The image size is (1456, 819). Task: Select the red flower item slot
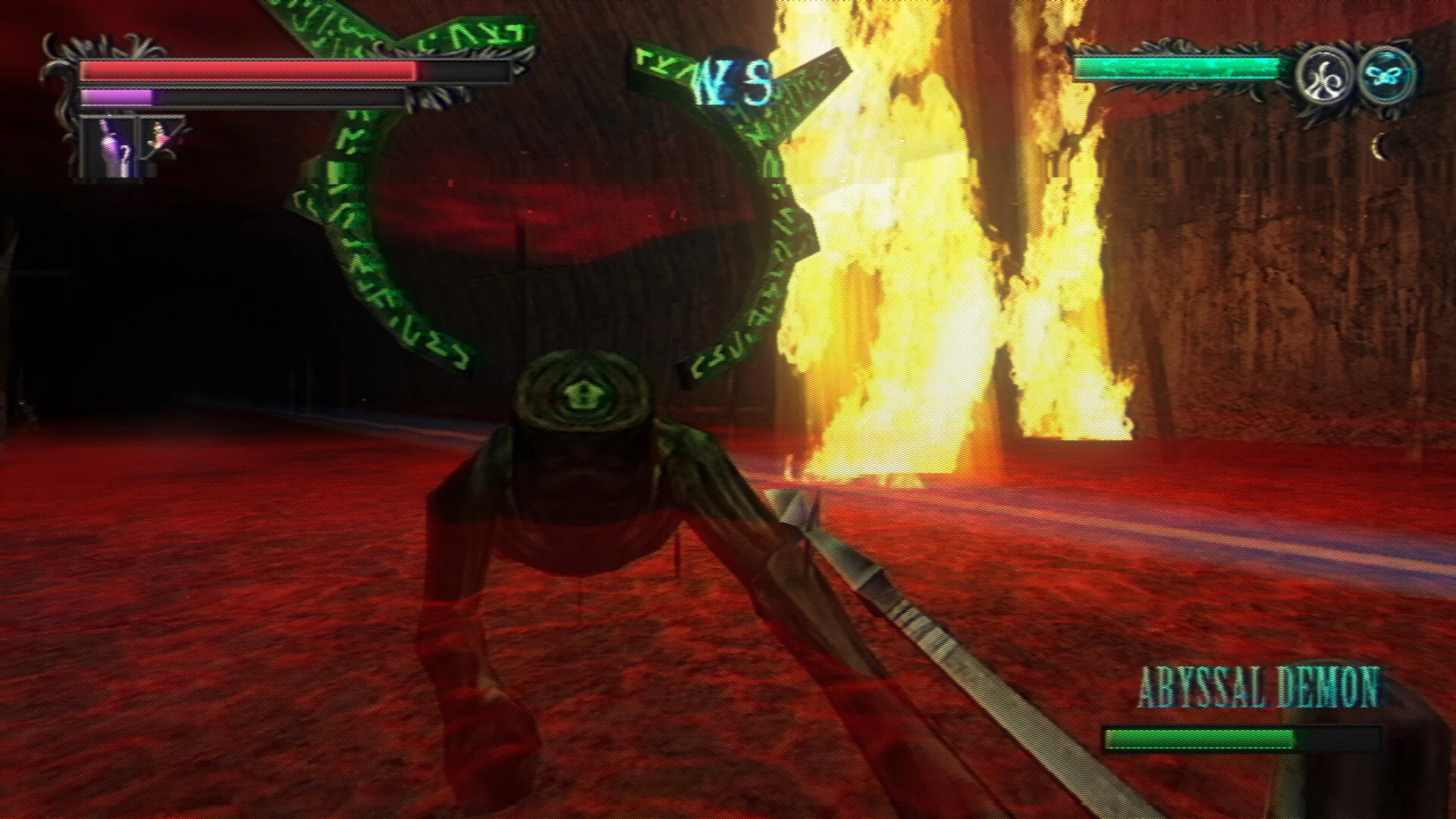pyautogui.click(x=162, y=137)
